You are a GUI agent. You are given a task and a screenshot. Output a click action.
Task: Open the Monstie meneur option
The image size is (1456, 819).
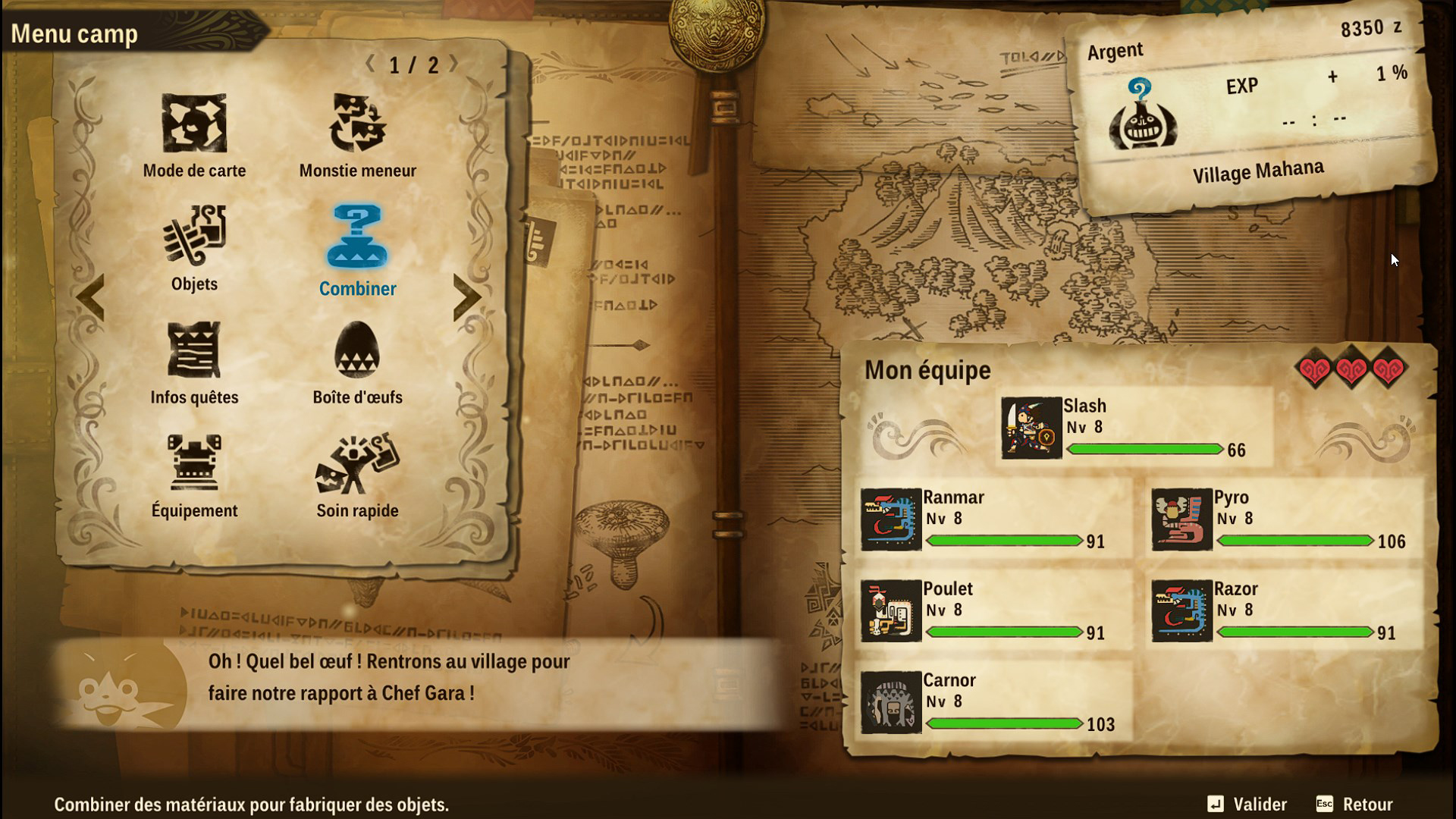tap(356, 125)
